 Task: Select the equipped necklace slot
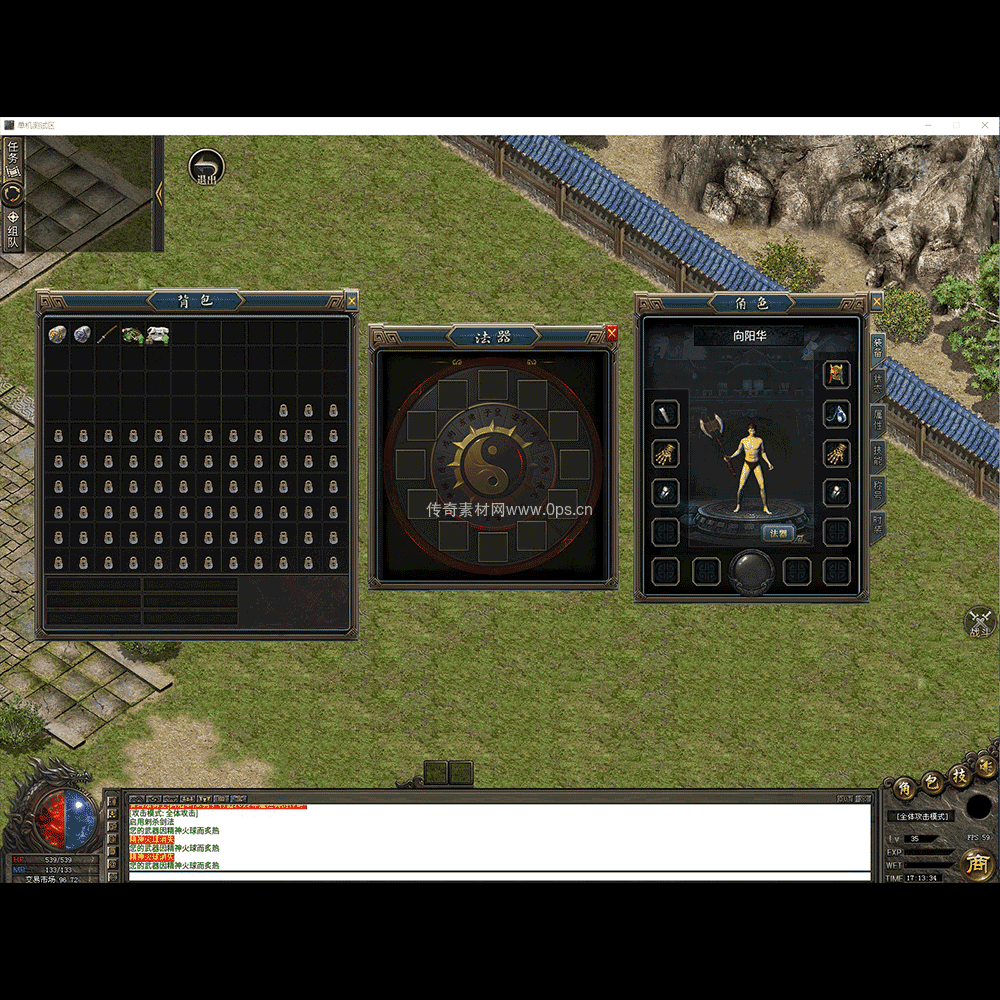pyautogui.click(x=836, y=413)
